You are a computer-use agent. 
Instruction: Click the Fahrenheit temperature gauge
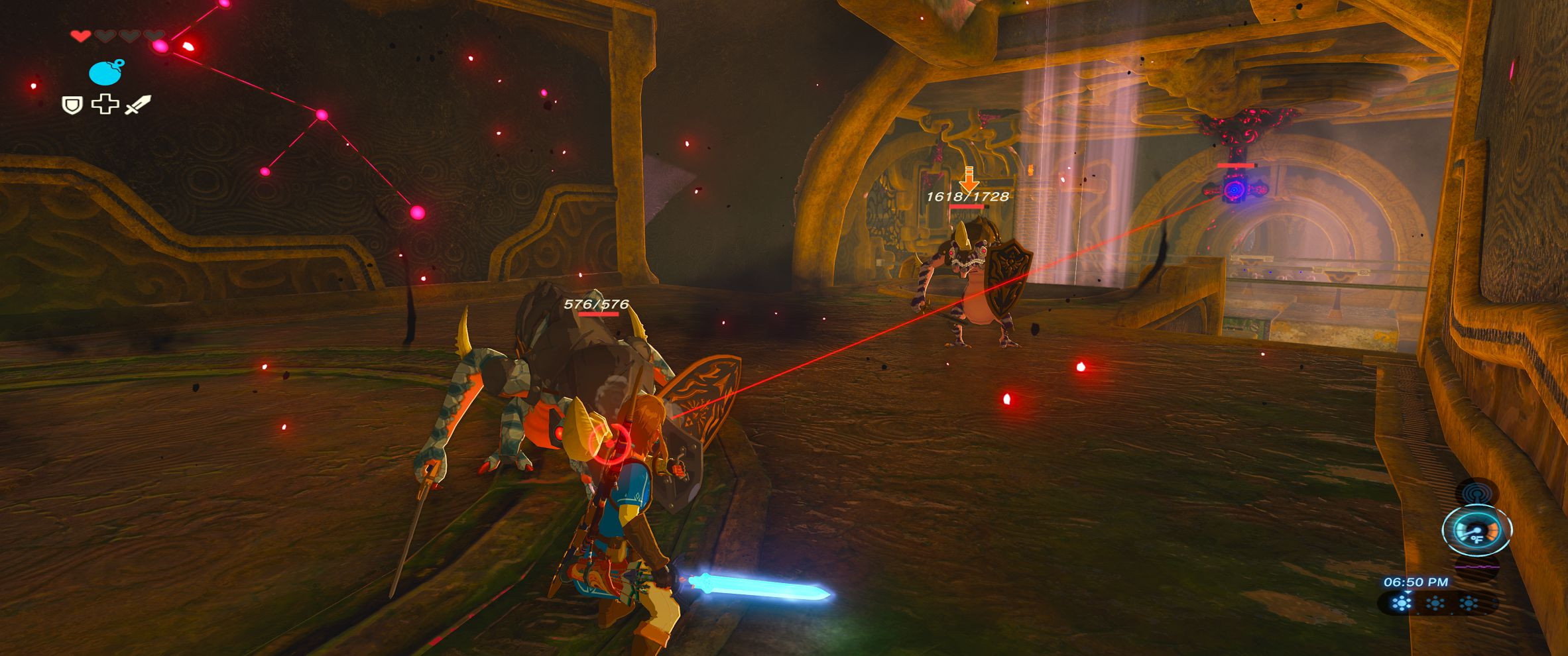1477,531
